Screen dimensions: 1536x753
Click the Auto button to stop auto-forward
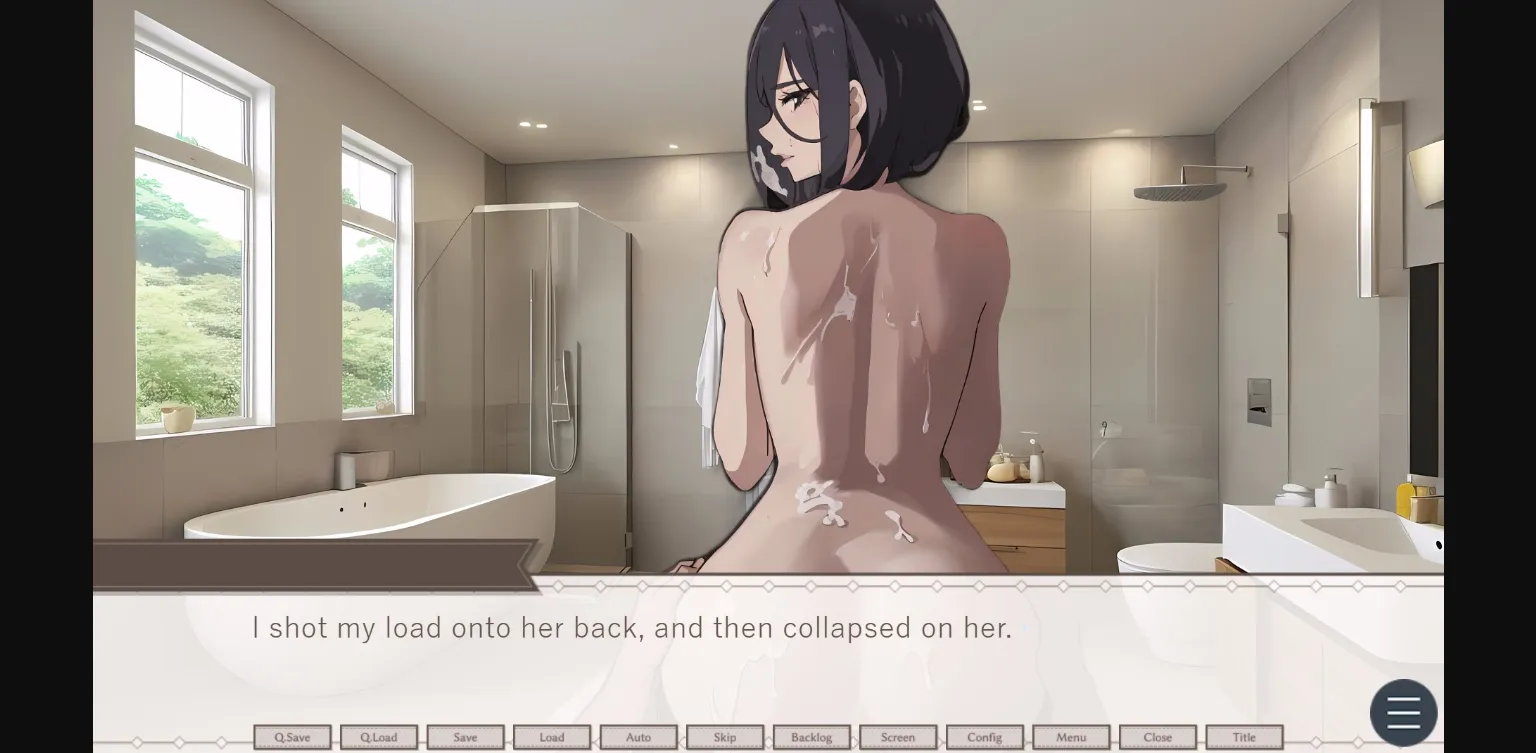[638, 737]
